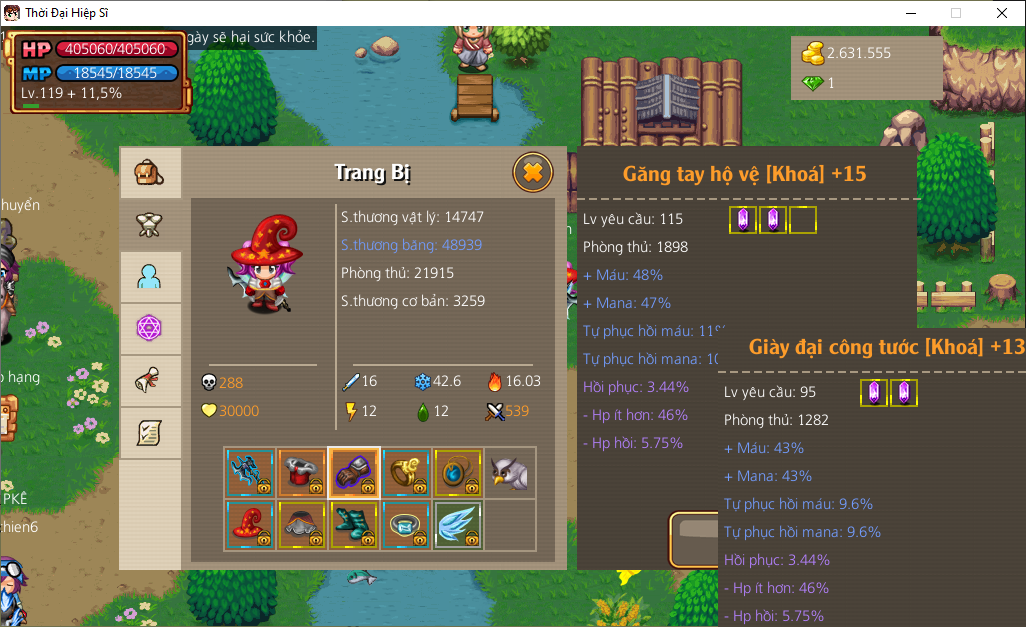Viewport: 1026px width, 627px height.
Task: Select the blue lightning staff weapon slot
Action: 250,472
